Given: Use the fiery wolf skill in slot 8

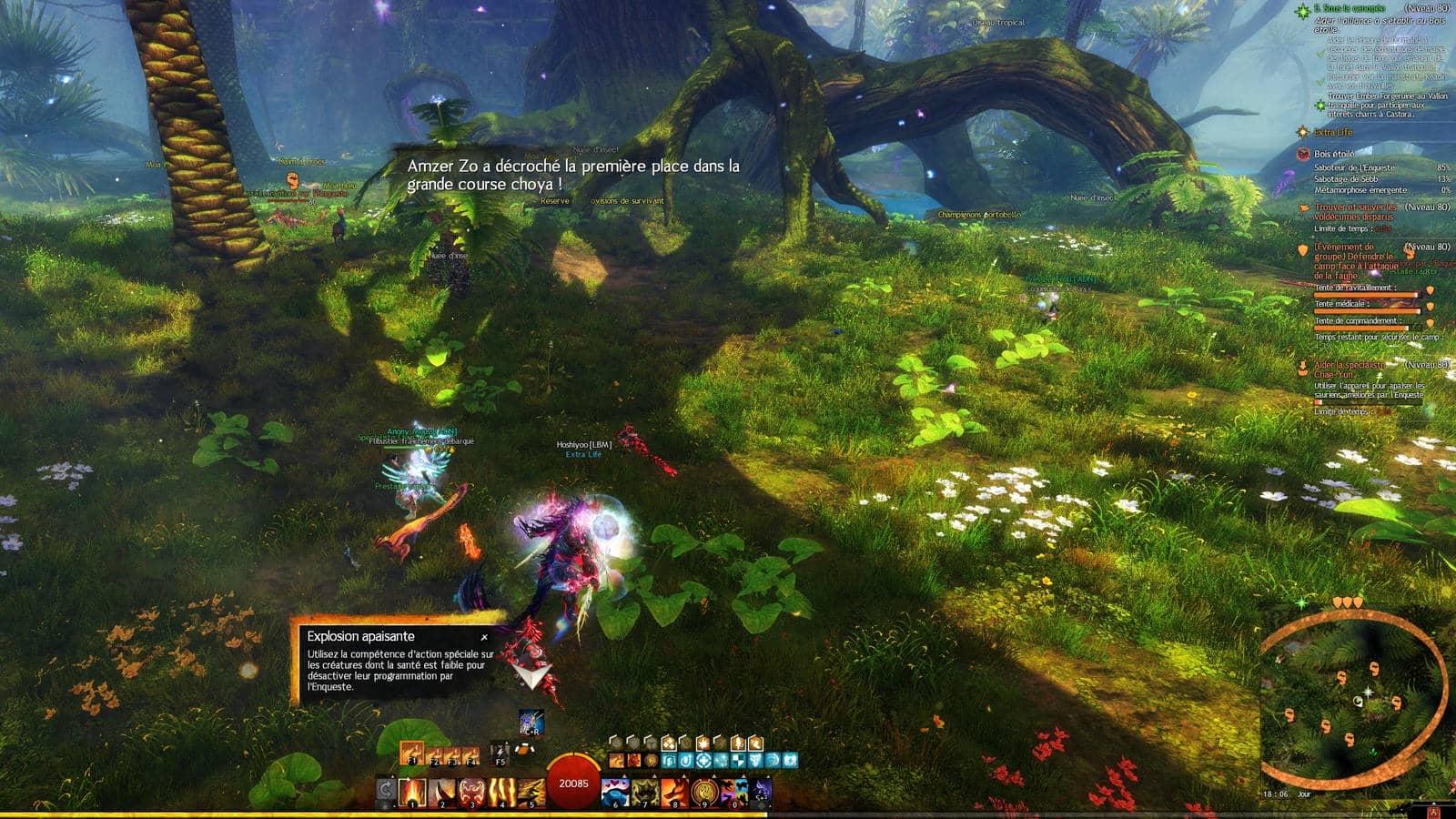Looking at the screenshot, I should point(674,792).
